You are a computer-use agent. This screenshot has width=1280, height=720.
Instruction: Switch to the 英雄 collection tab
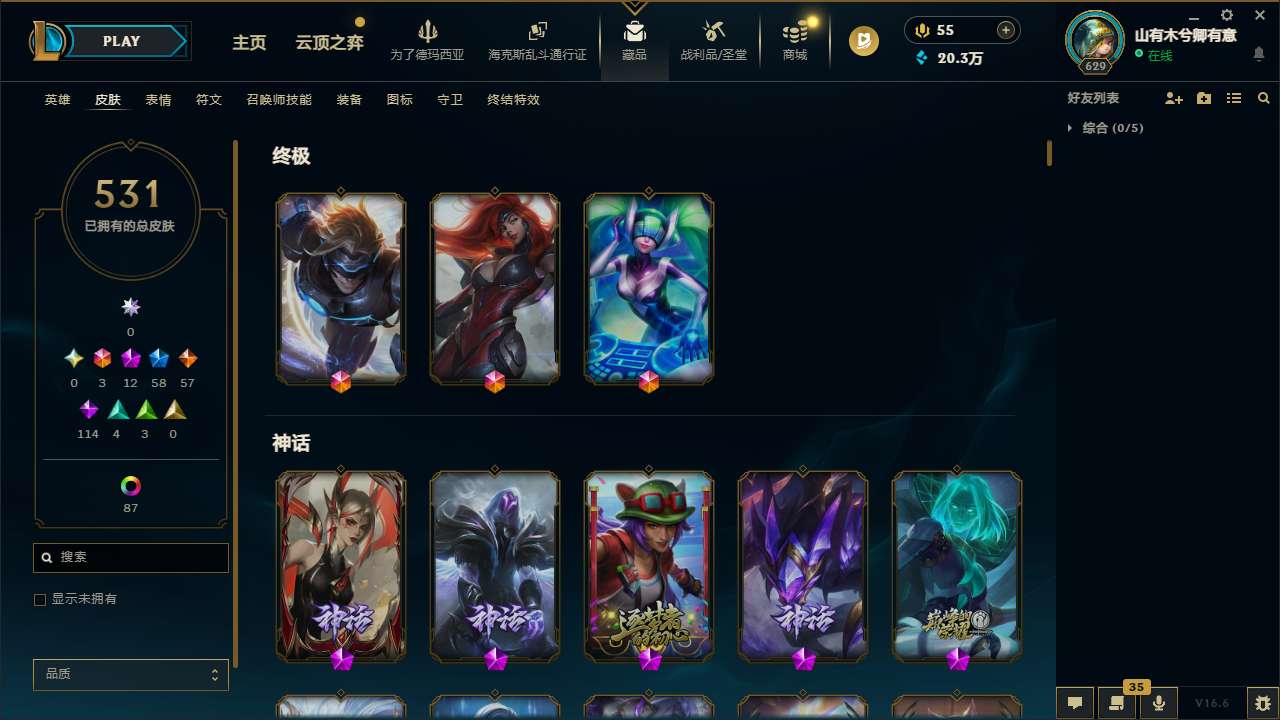coord(57,100)
